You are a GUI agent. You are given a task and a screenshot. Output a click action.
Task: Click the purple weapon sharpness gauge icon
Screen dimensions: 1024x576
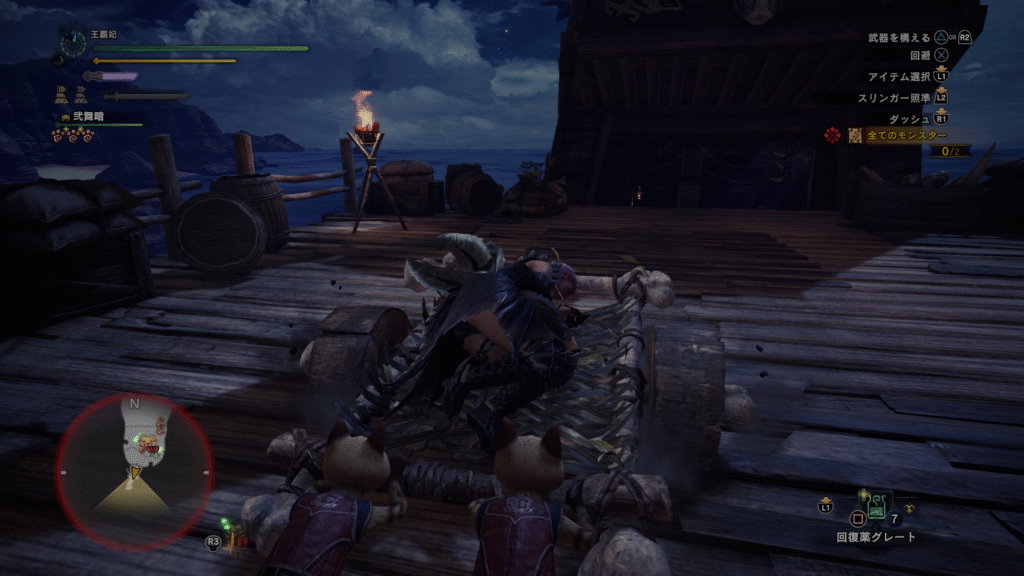pyautogui.click(x=112, y=76)
